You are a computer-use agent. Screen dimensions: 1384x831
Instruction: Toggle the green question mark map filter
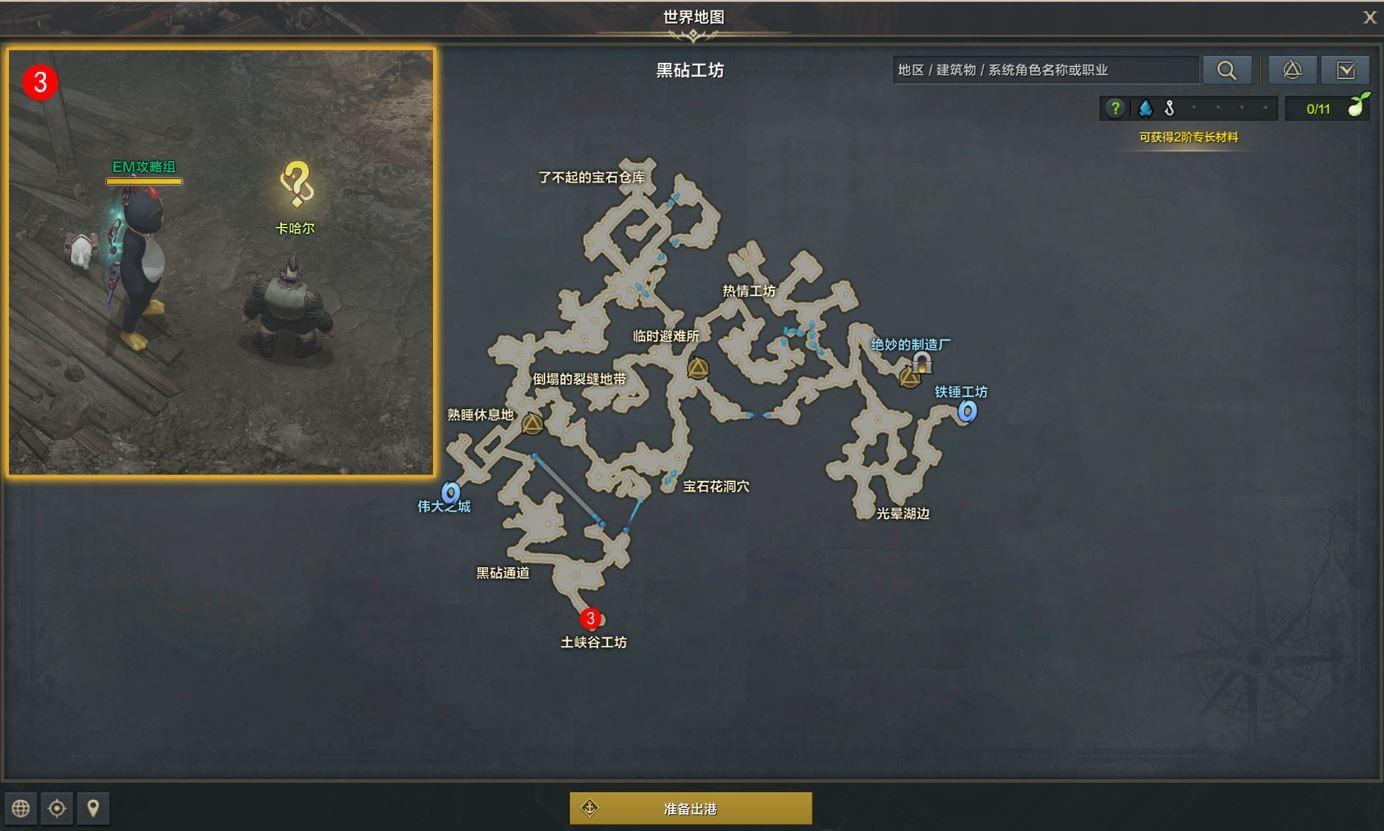[x=1114, y=108]
